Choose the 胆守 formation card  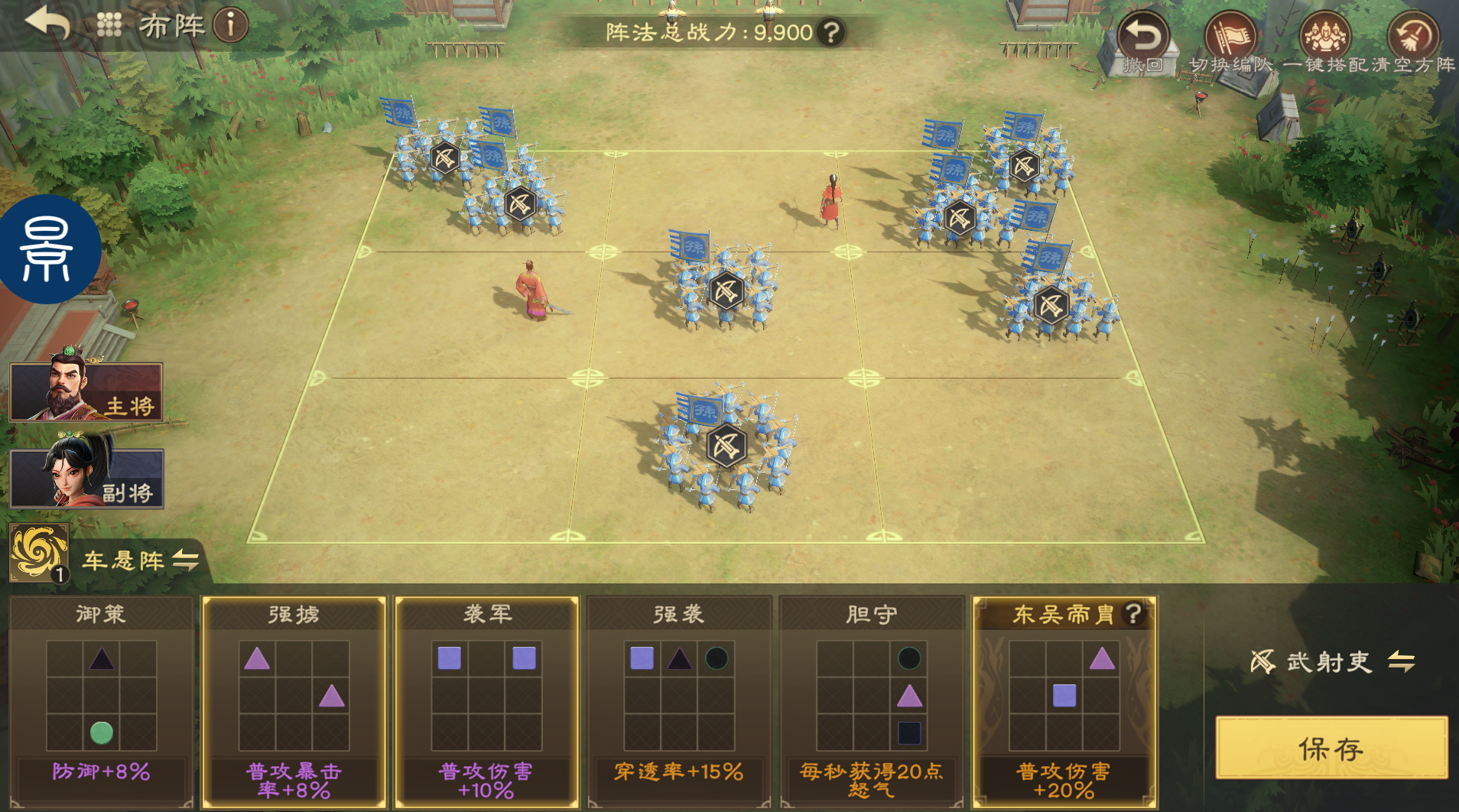pyautogui.click(x=872, y=700)
